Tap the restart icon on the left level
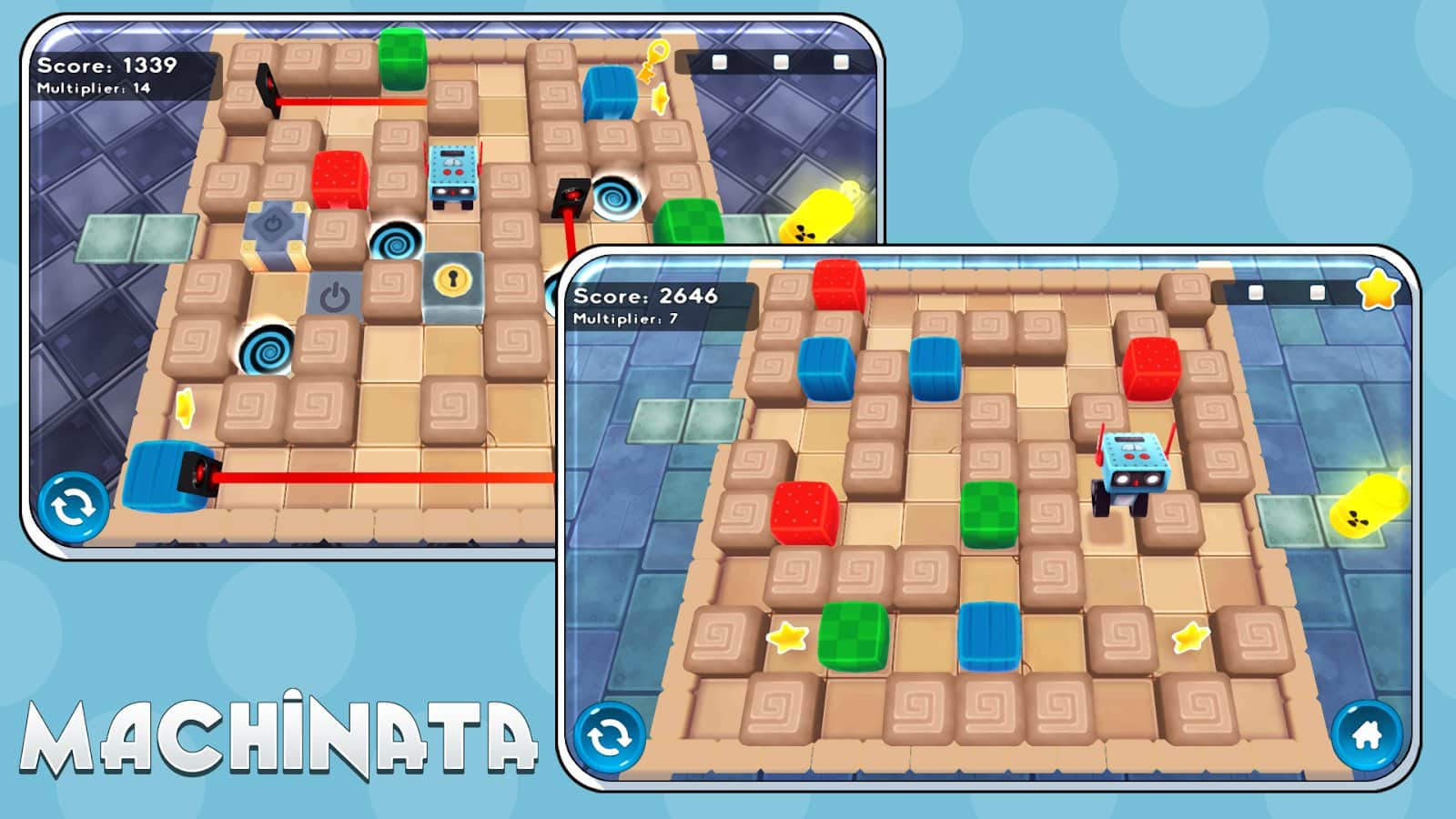The height and width of the screenshot is (819, 1456). 73,503
